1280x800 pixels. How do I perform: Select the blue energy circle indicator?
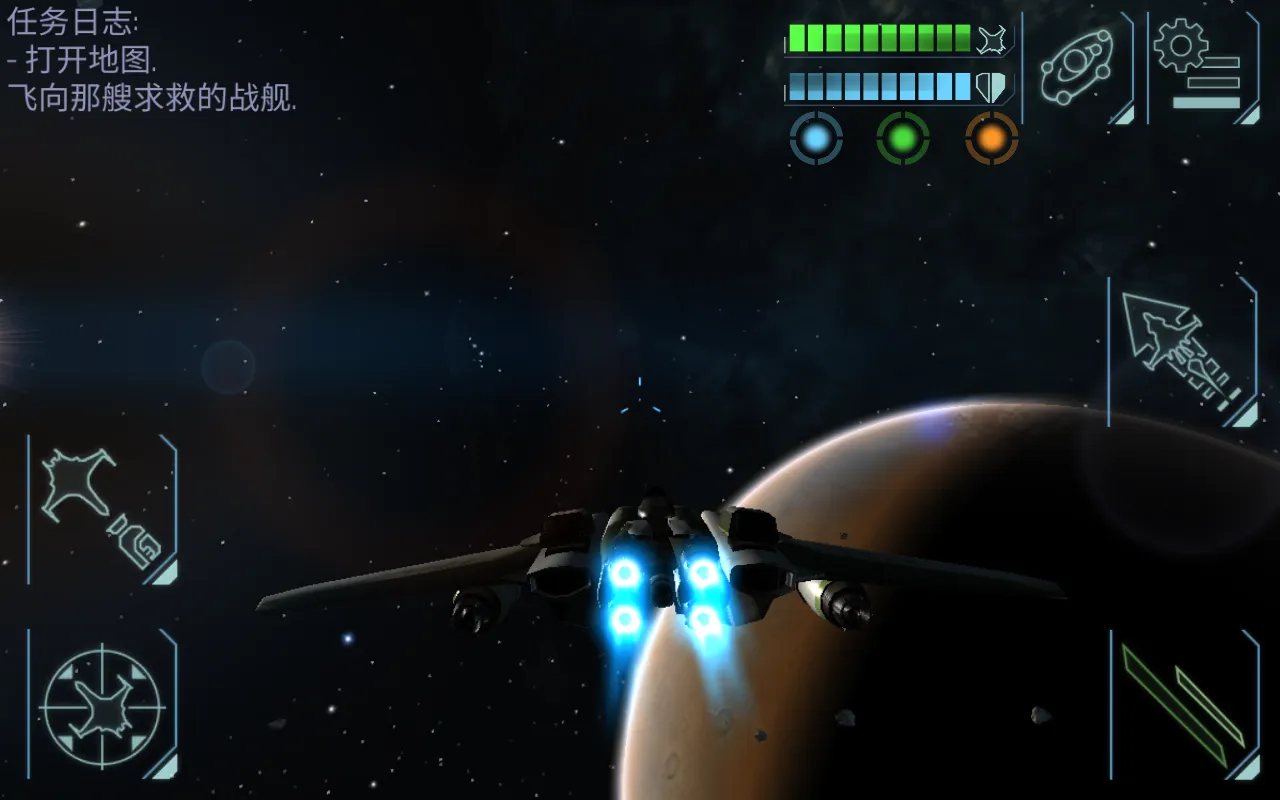[816, 139]
